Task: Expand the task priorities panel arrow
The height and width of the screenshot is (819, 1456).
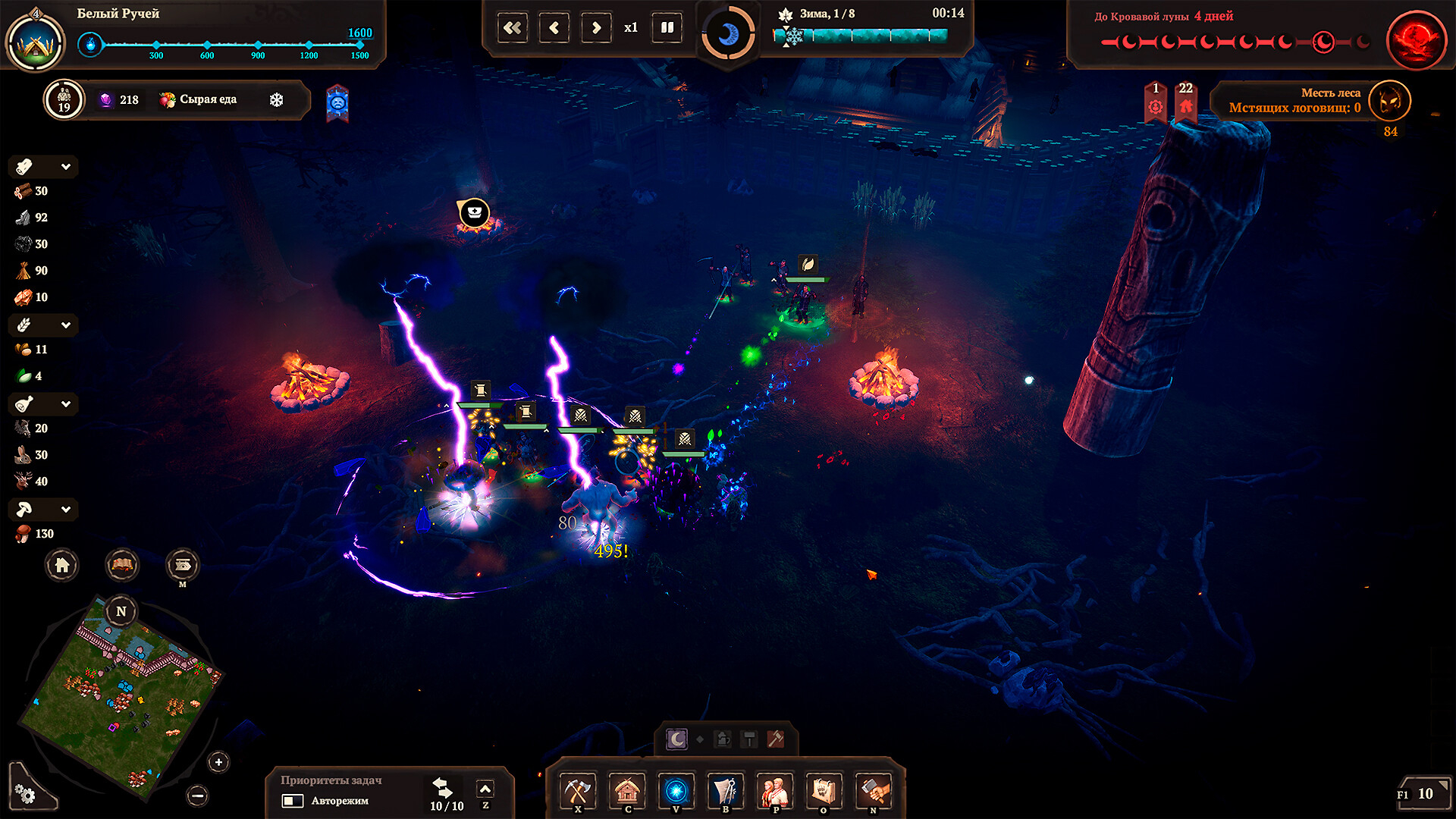Action: click(x=485, y=789)
